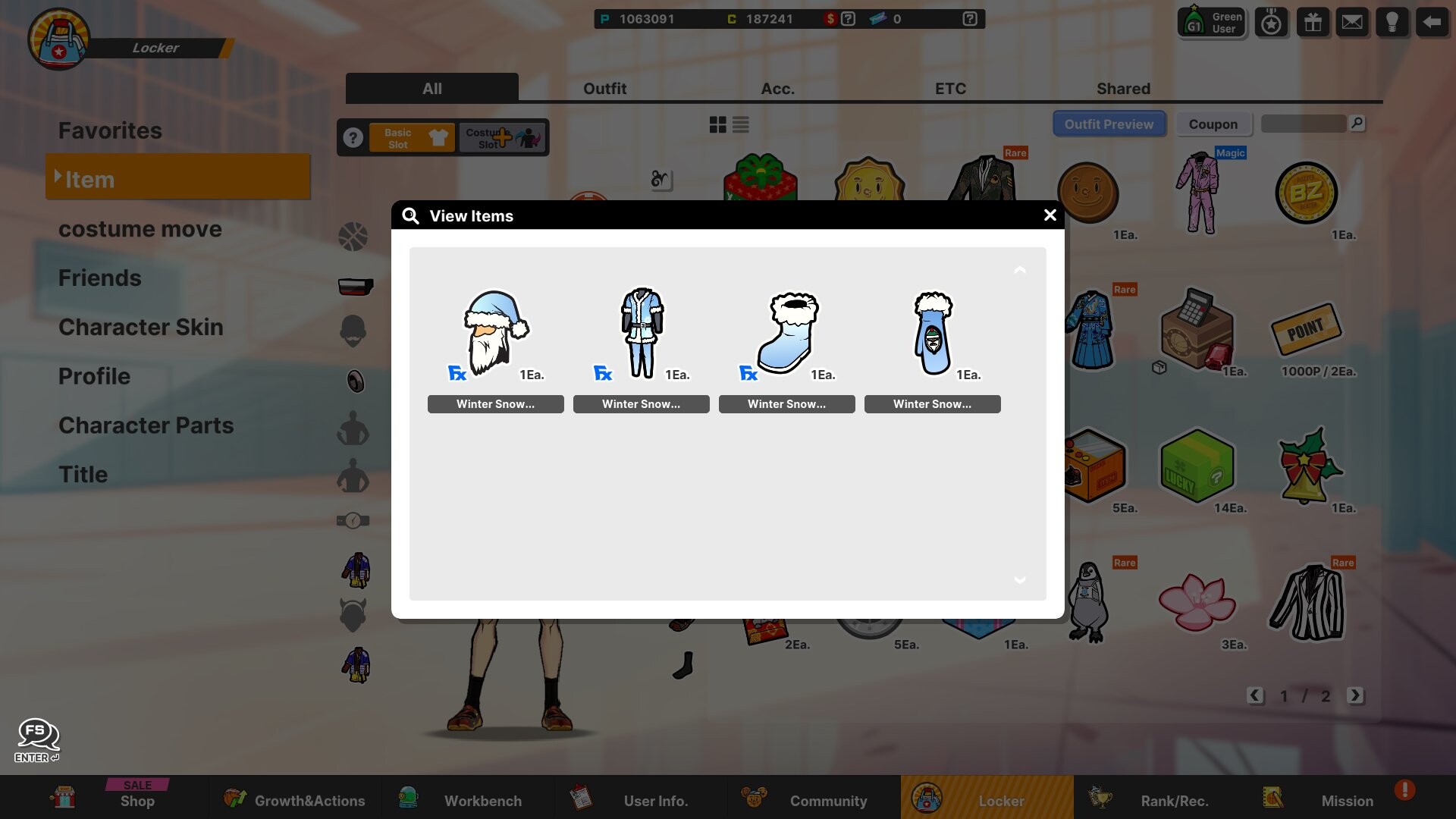Click the question mark help icon near Basic Slot

point(353,137)
